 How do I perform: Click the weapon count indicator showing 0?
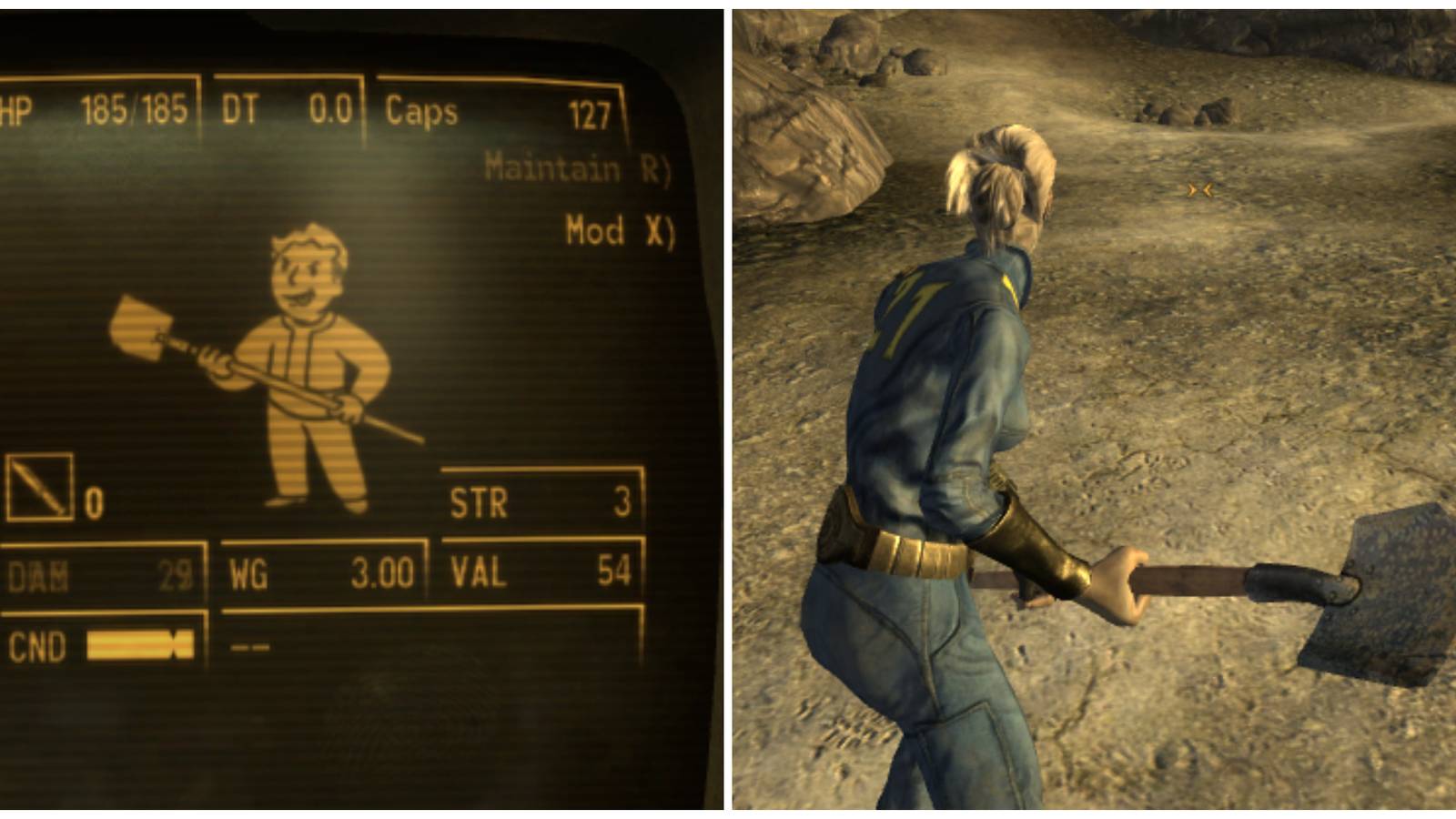95,500
